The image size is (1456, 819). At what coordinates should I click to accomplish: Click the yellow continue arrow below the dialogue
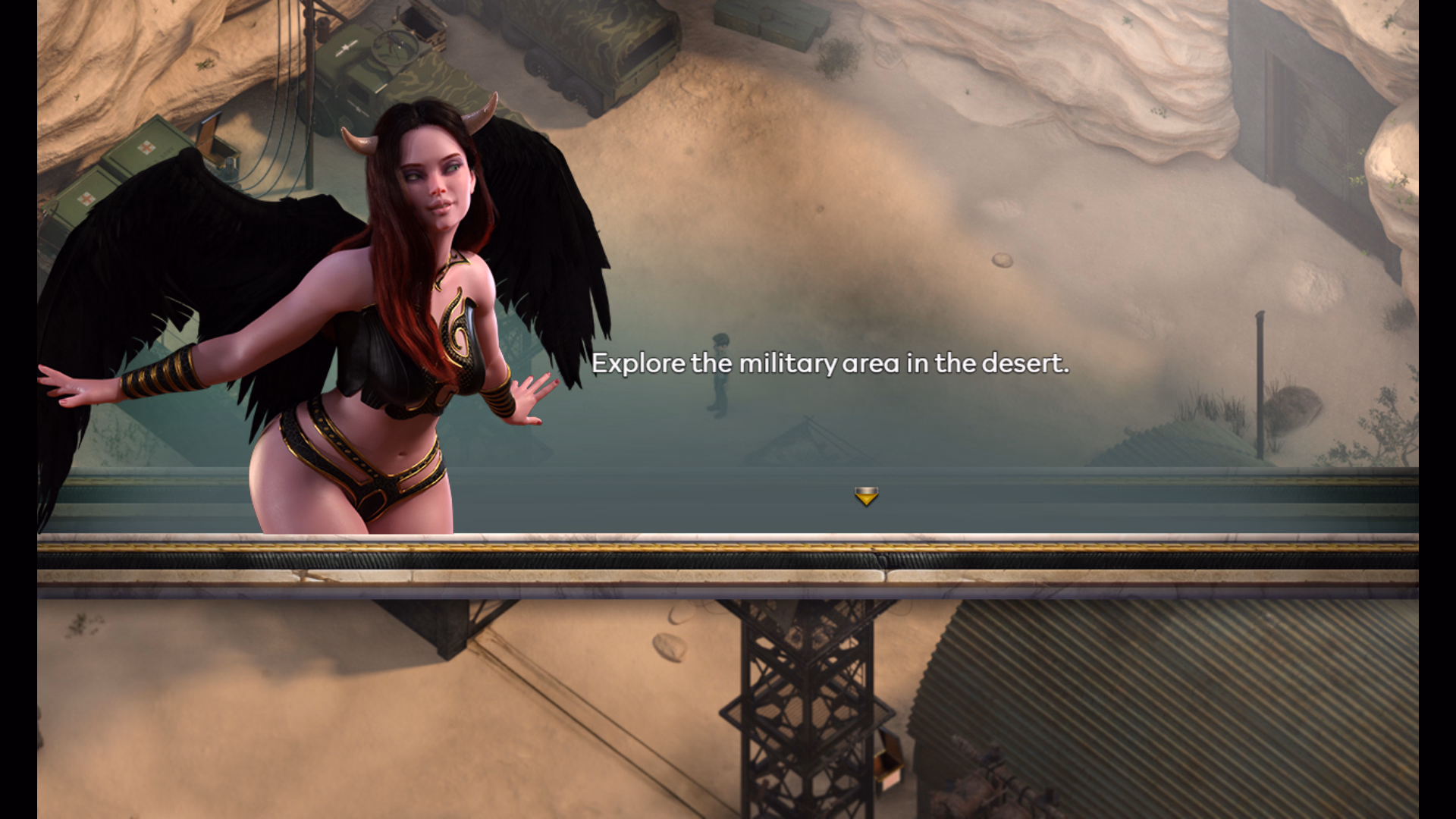click(866, 497)
